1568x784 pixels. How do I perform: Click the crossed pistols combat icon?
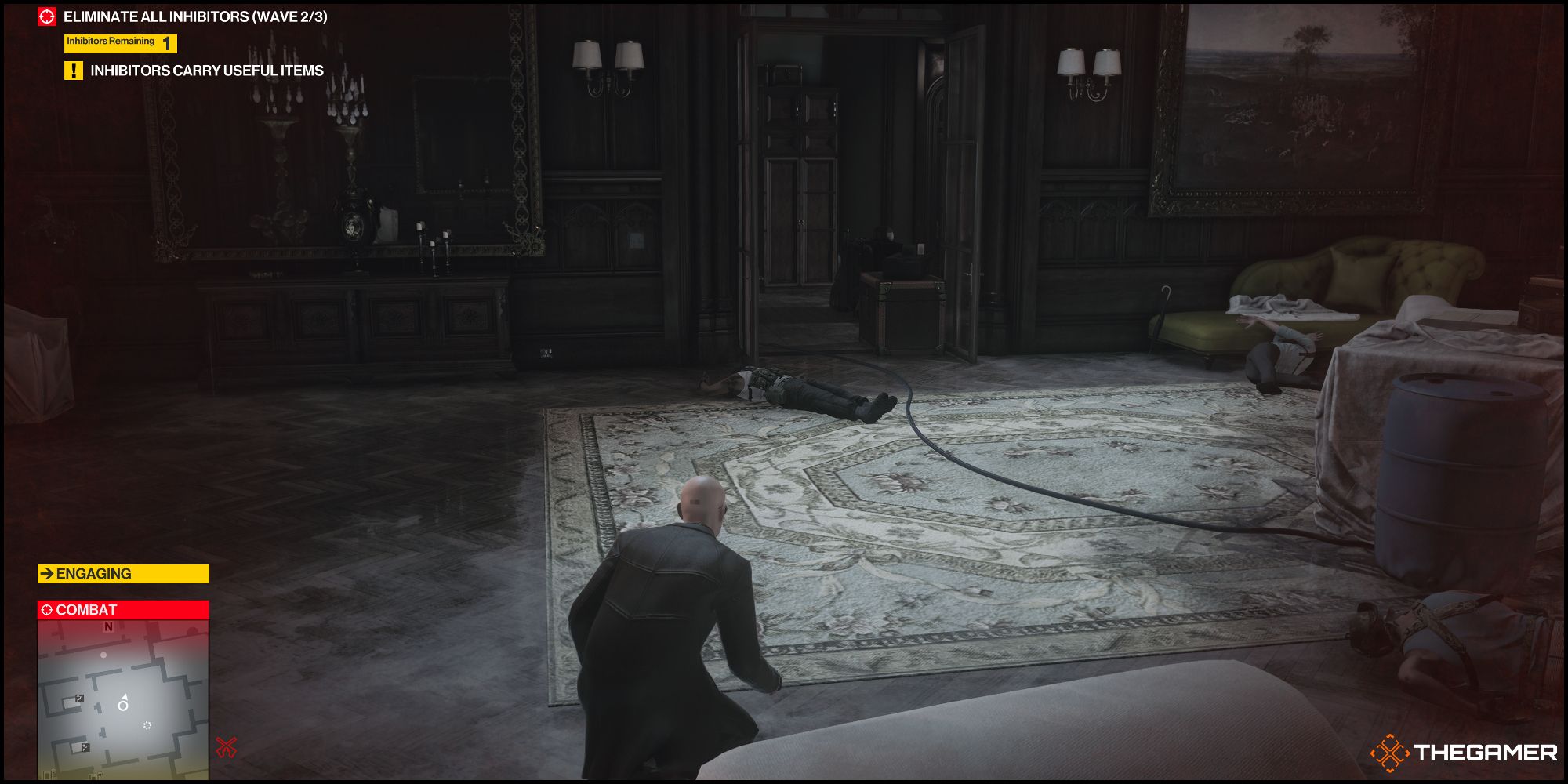[x=227, y=747]
